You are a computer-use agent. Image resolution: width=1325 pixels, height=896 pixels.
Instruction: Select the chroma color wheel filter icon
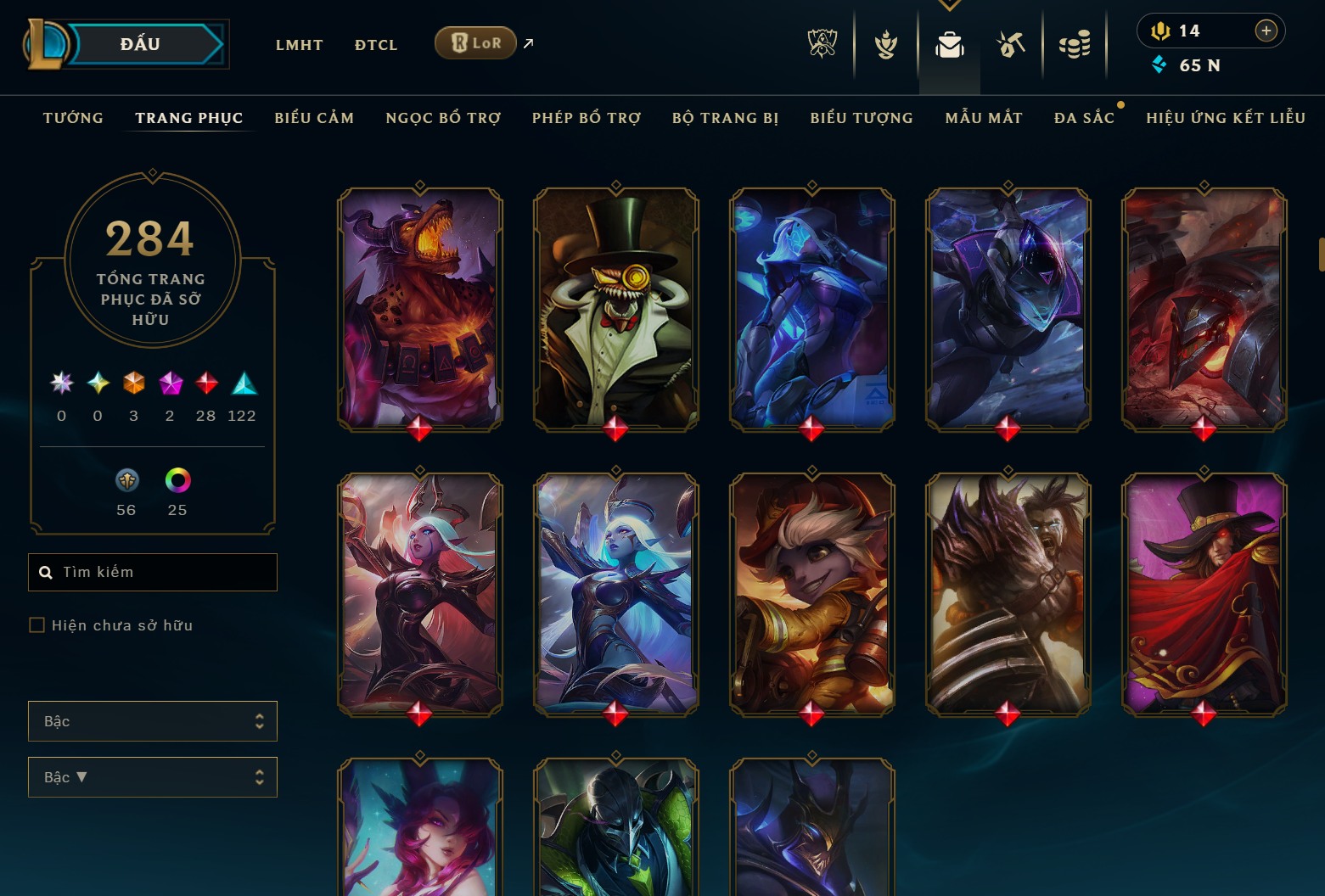[177, 481]
